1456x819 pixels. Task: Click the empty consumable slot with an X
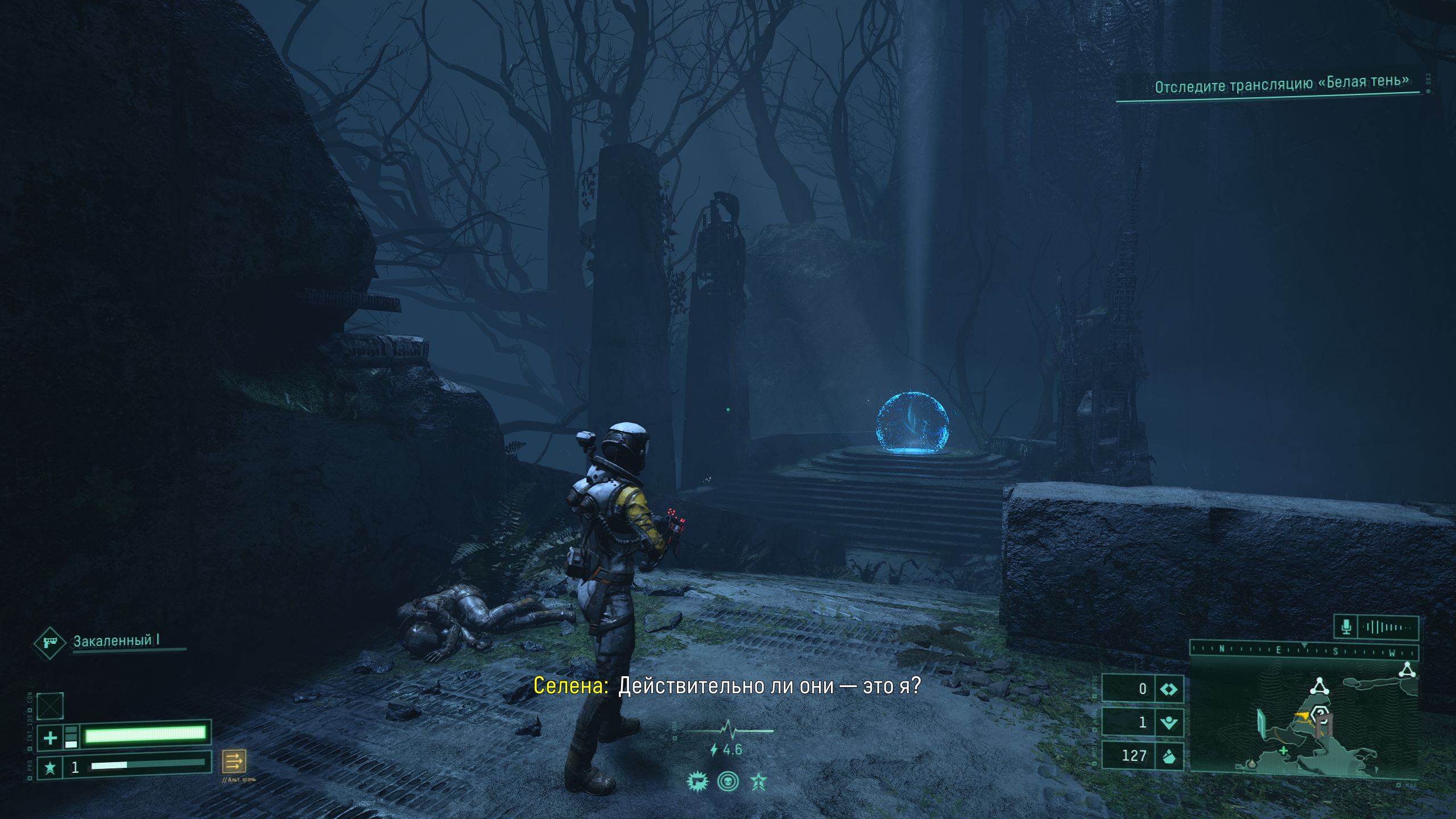[50, 706]
